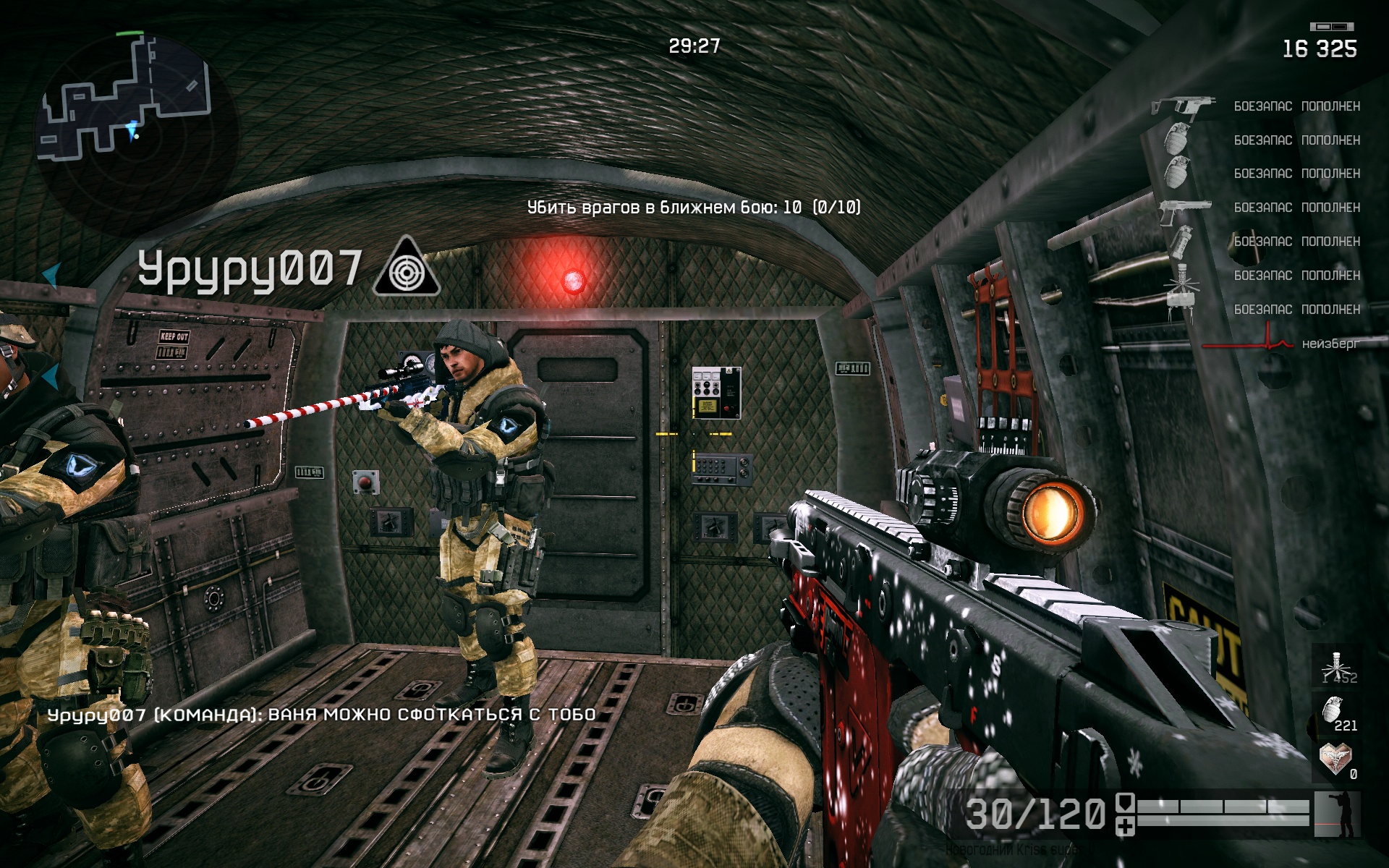This screenshot has width=1389, height=868.
Task: Click the Kriss submachine gun resupply icon
Action: point(1182,107)
